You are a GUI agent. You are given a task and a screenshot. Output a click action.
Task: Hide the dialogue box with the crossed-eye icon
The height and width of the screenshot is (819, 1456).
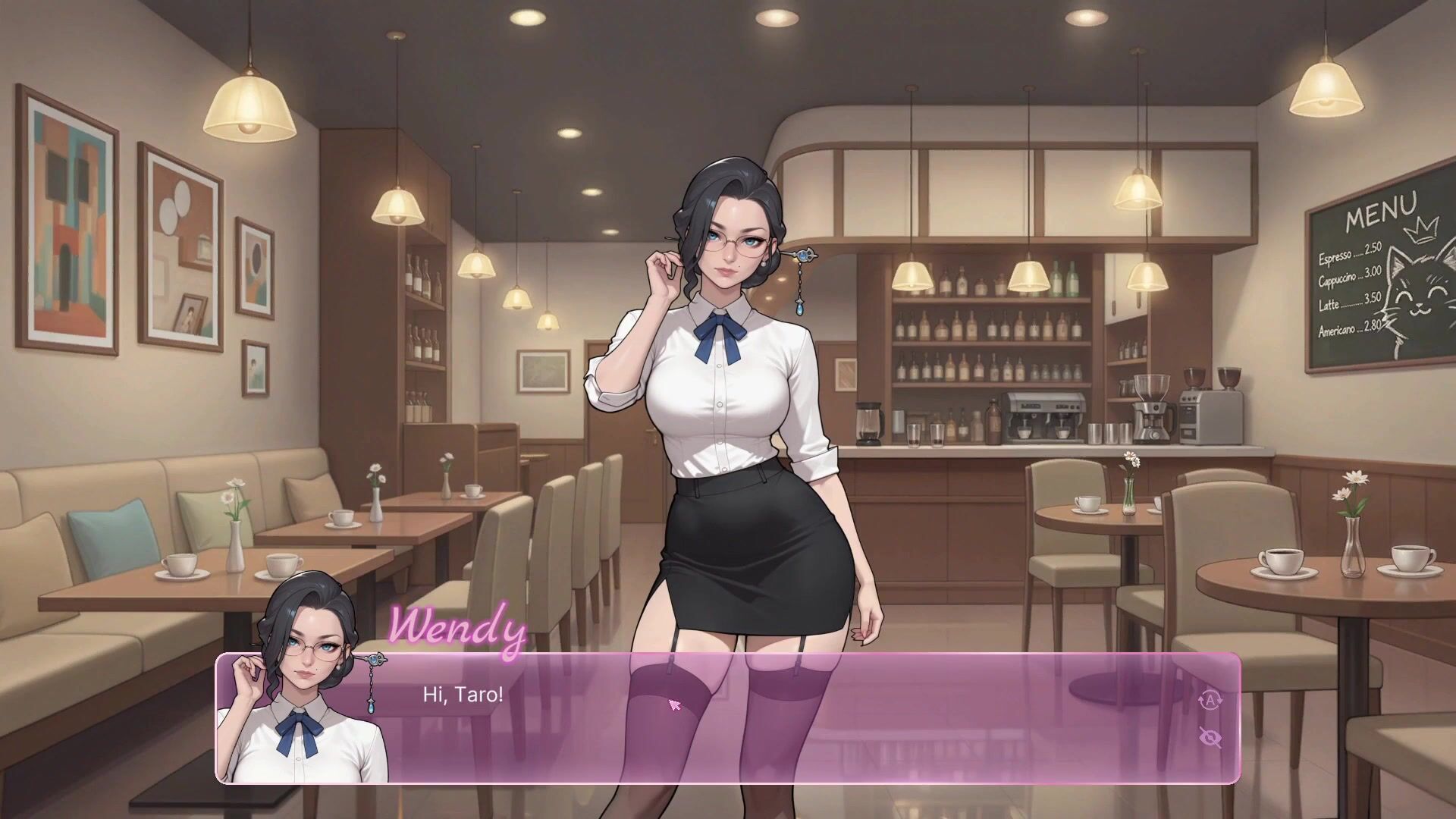click(x=1210, y=736)
